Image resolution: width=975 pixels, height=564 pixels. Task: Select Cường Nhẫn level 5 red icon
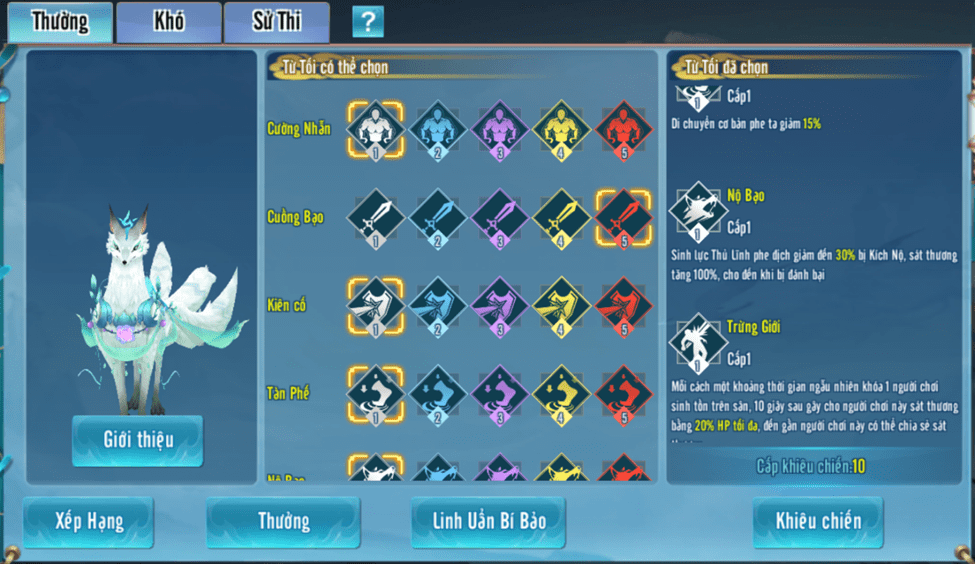[623, 129]
